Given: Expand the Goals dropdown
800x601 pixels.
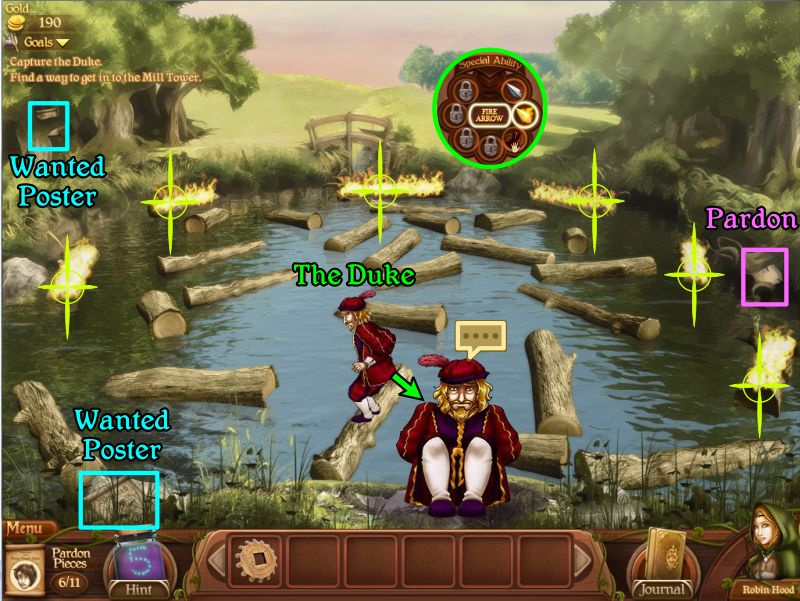Looking at the screenshot, I should point(47,42).
